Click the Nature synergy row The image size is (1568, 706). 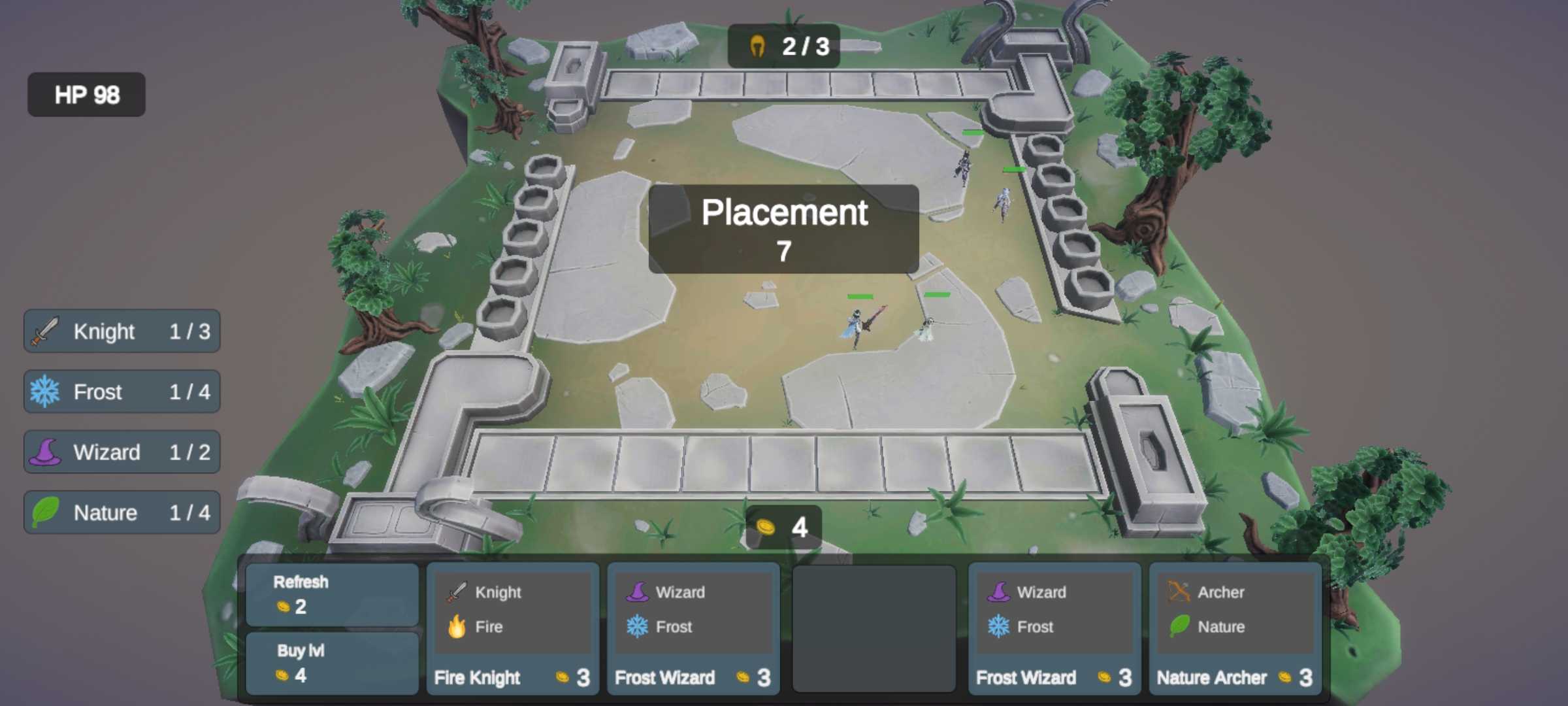point(122,513)
